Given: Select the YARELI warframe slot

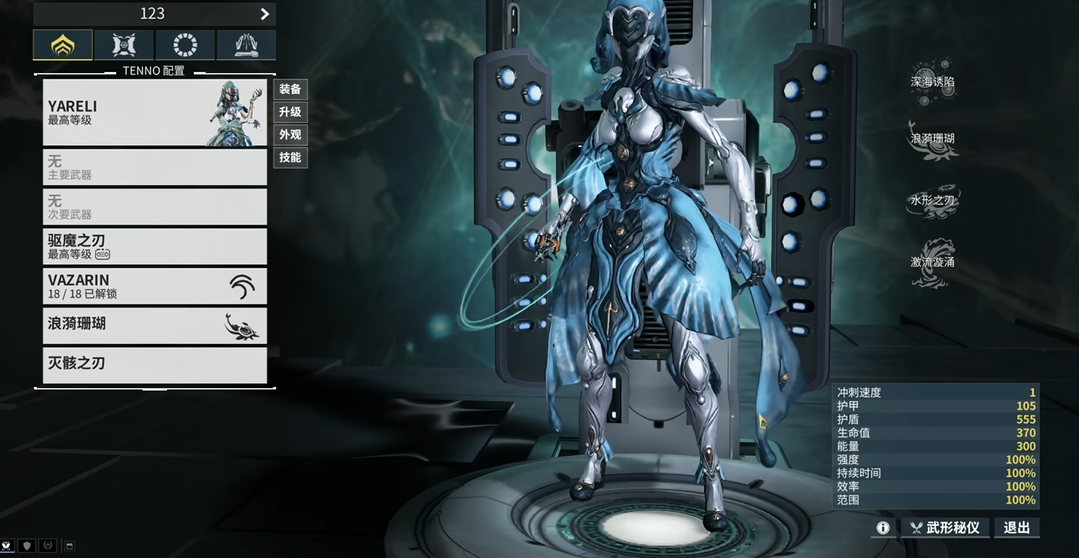Looking at the screenshot, I should click(155, 113).
